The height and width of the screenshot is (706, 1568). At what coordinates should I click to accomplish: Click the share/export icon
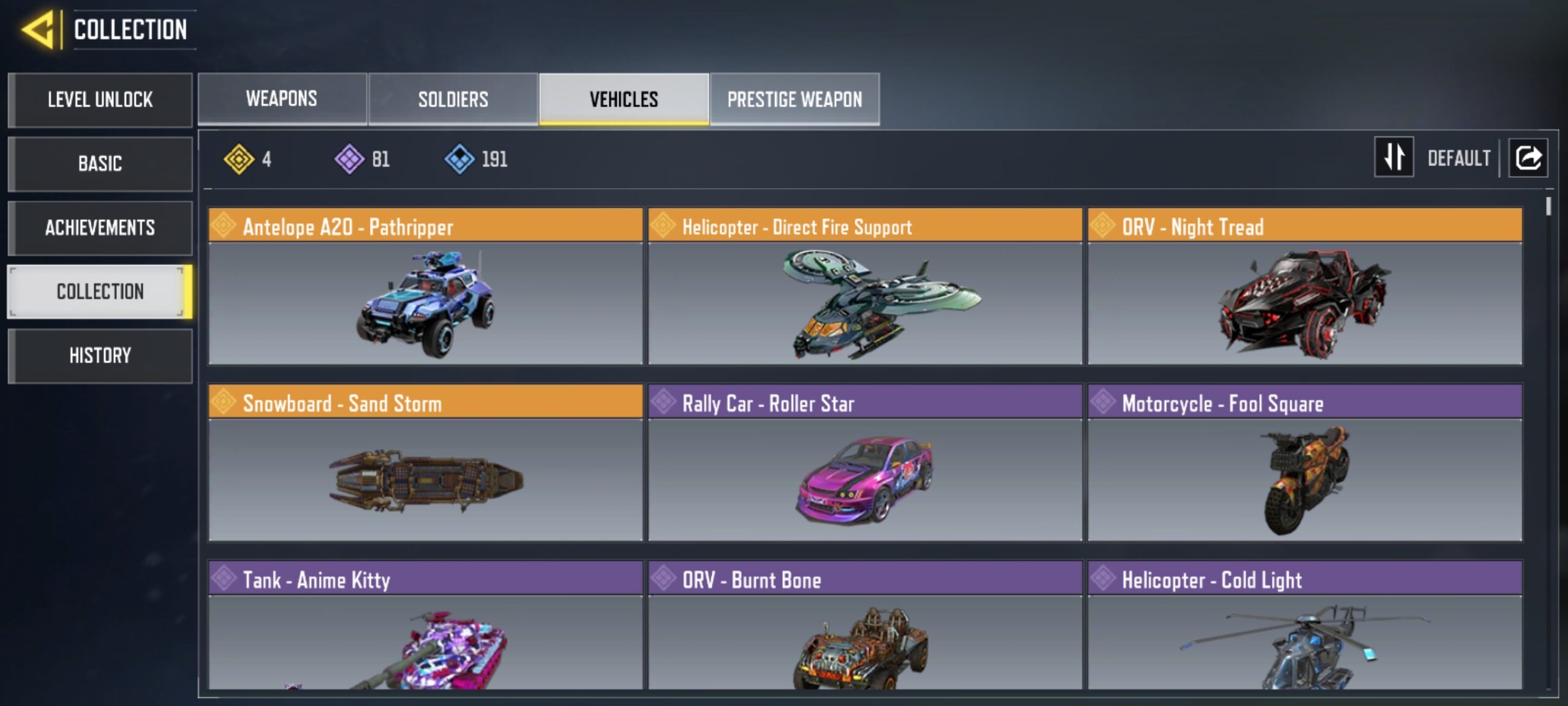coord(1528,158)
